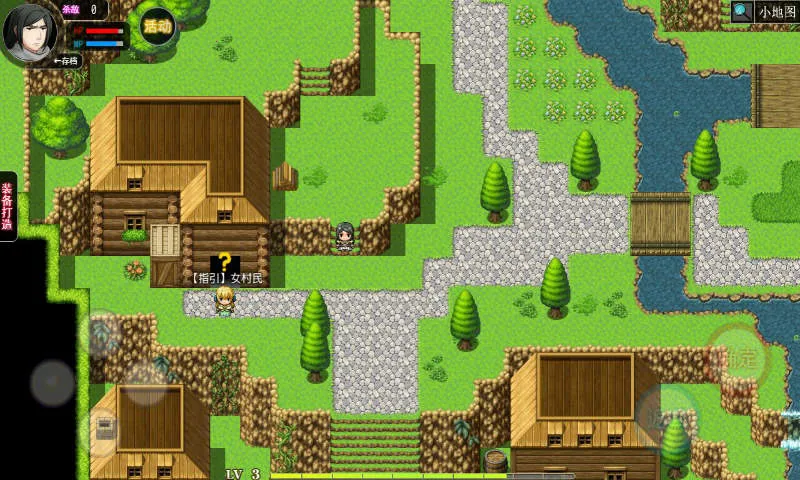Open the 装备打造 equipment crafting tab
800x480 pixels.
pos(8,205)
